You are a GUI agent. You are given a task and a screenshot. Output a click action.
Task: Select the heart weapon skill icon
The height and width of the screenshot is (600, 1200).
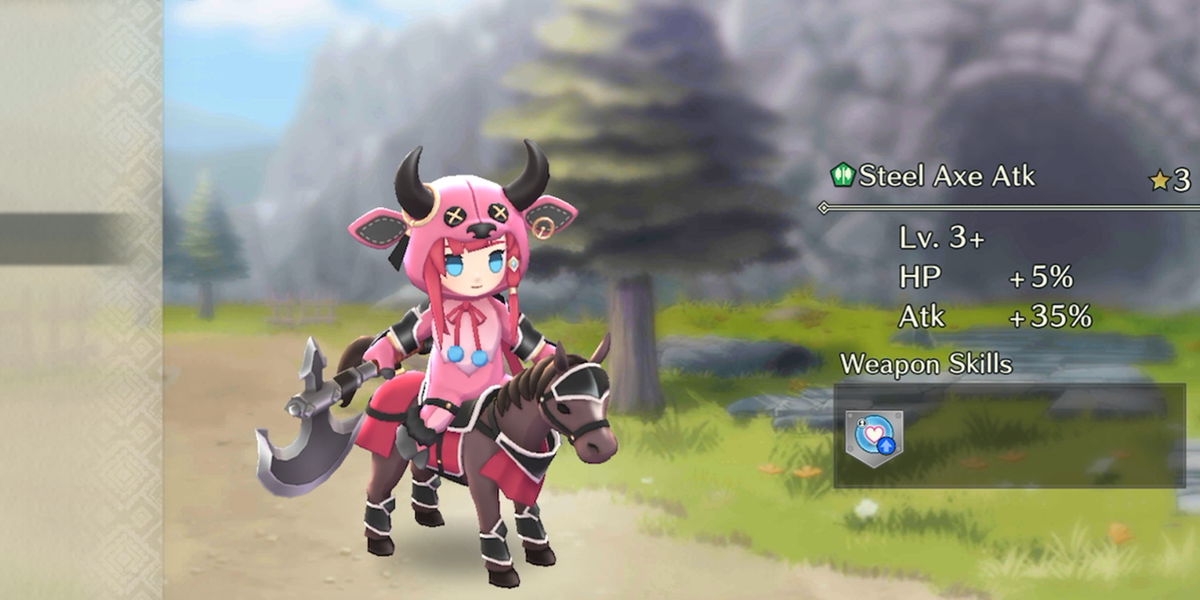tap(873, 436)
